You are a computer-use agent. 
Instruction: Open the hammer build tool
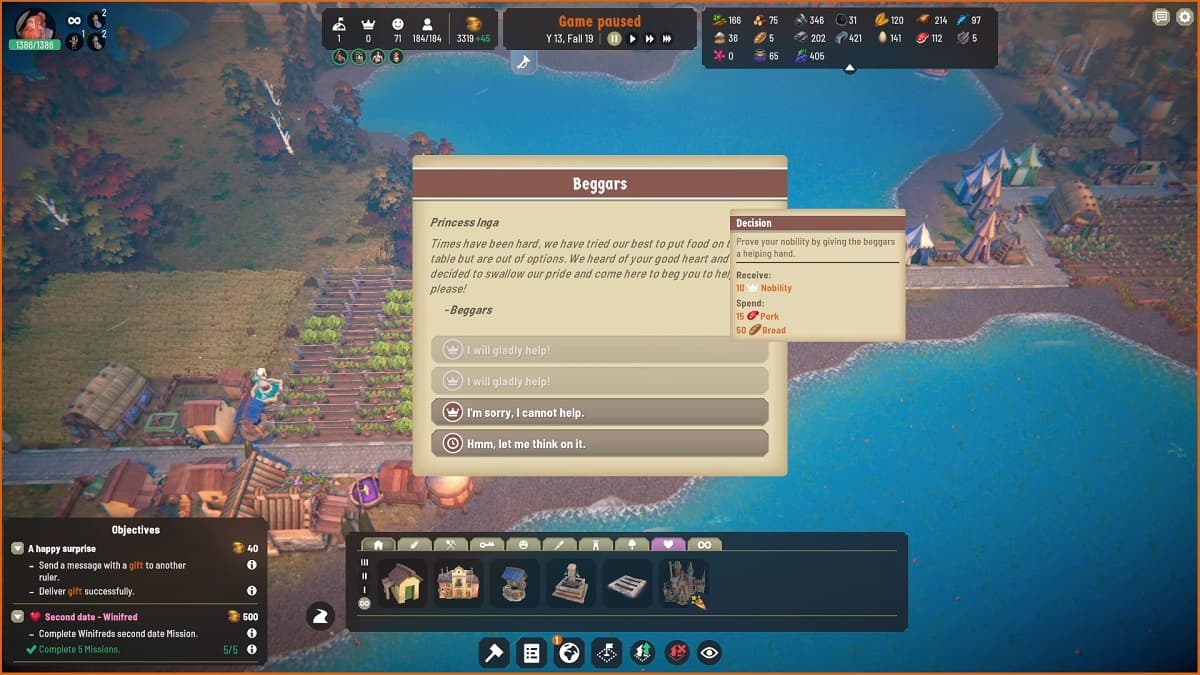[x=494, y=653]
